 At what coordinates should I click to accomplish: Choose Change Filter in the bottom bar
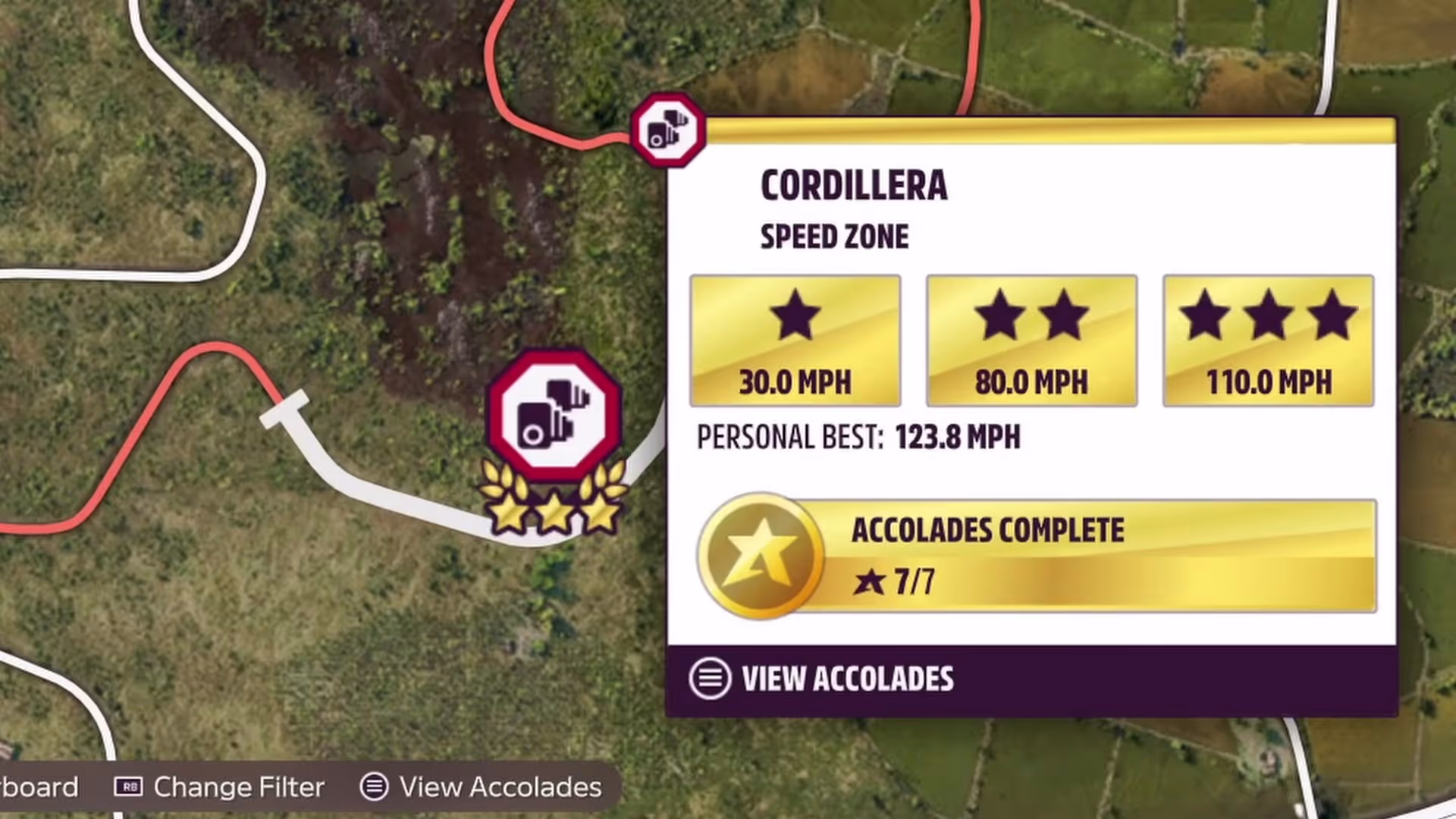click(x=220, y=787)
